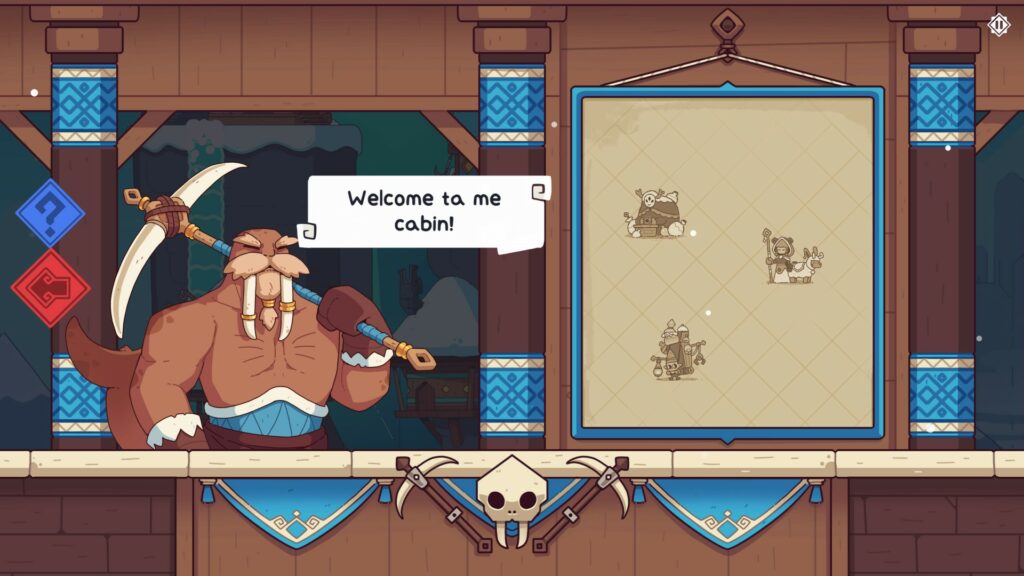Select the skull-masked hut on the map
The width and height of the screenshot is (1024, 576).
(657, 214)
